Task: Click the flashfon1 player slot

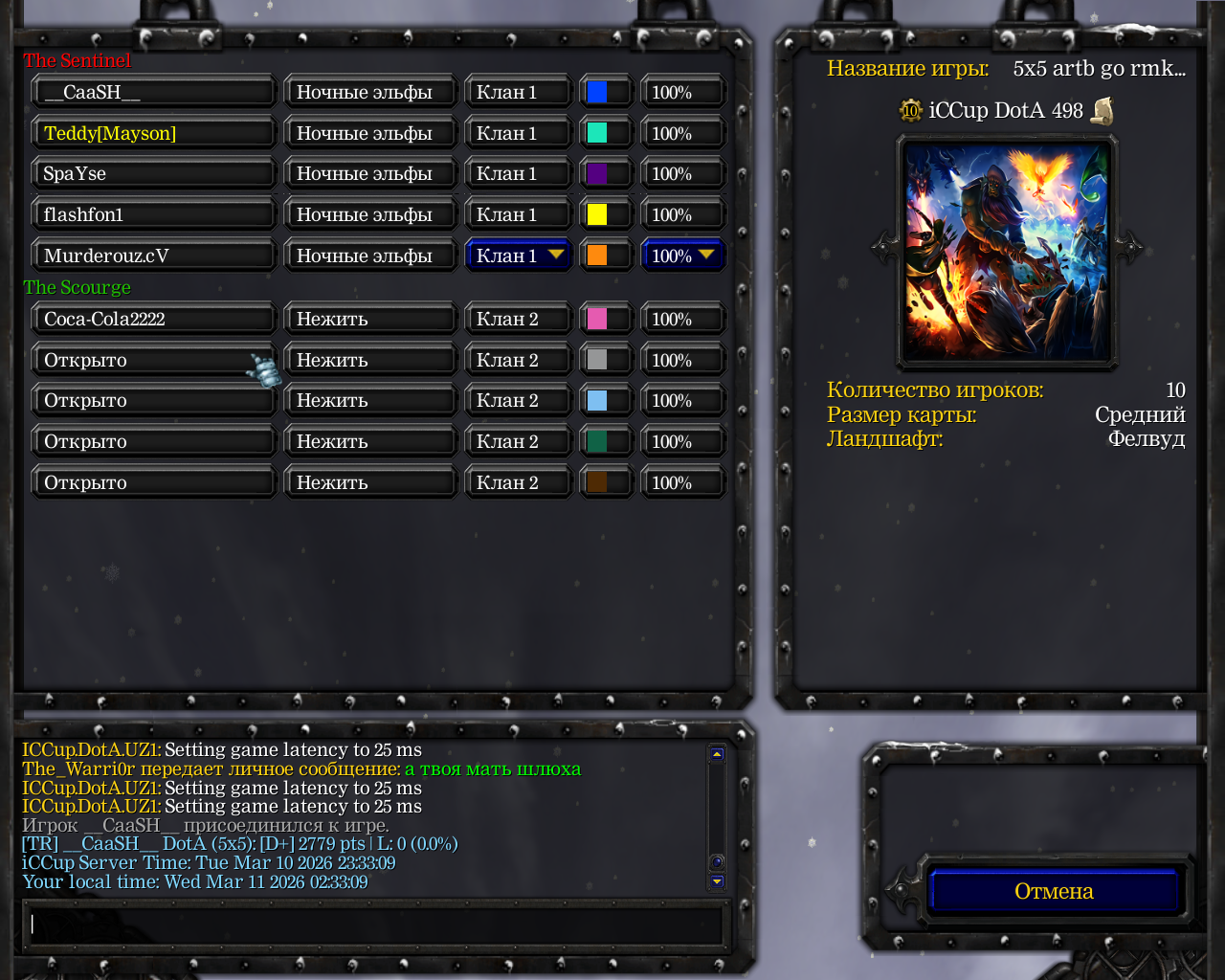Action: pos(153,214)
